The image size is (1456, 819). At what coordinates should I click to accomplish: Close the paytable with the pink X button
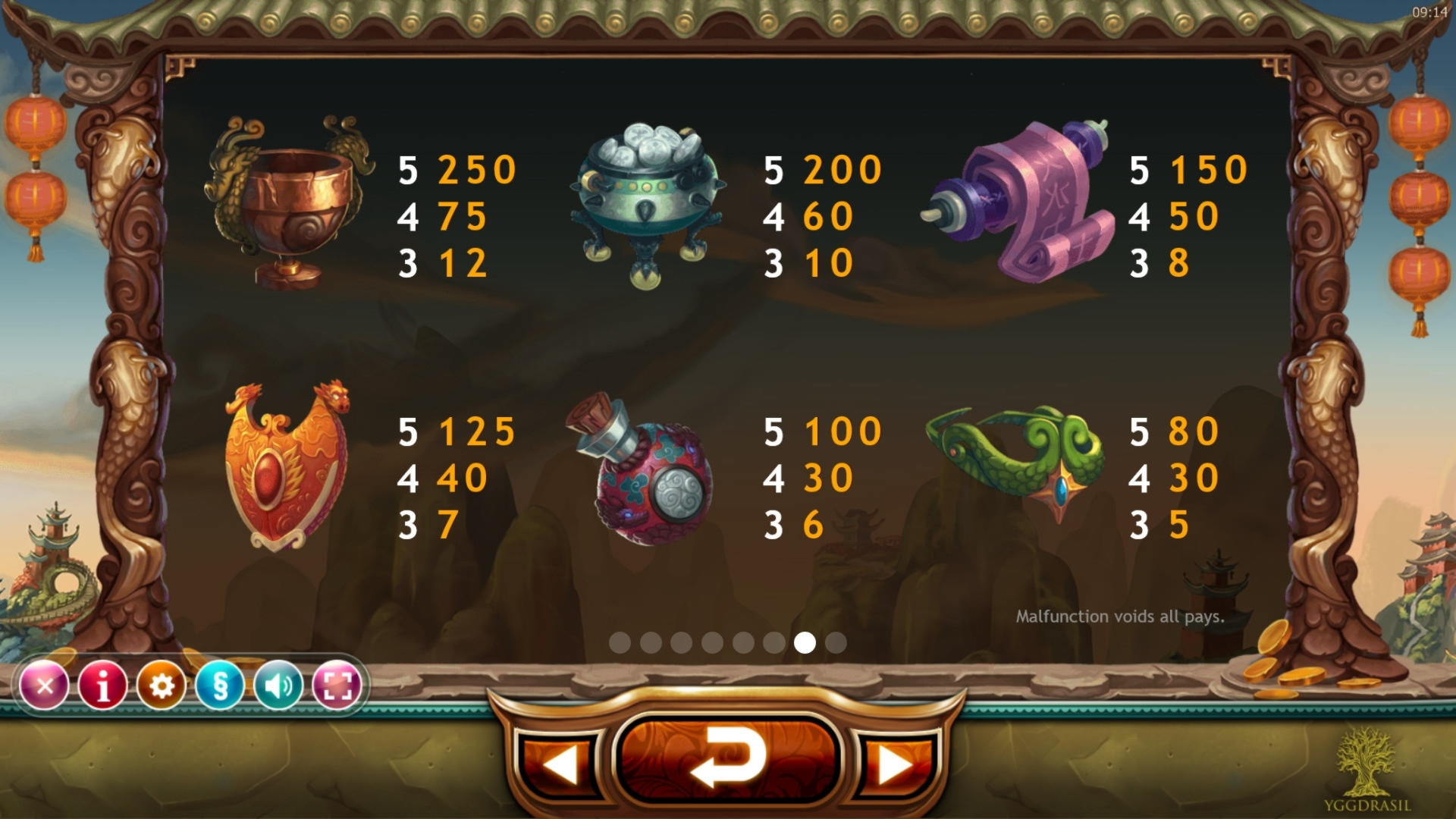45,686
